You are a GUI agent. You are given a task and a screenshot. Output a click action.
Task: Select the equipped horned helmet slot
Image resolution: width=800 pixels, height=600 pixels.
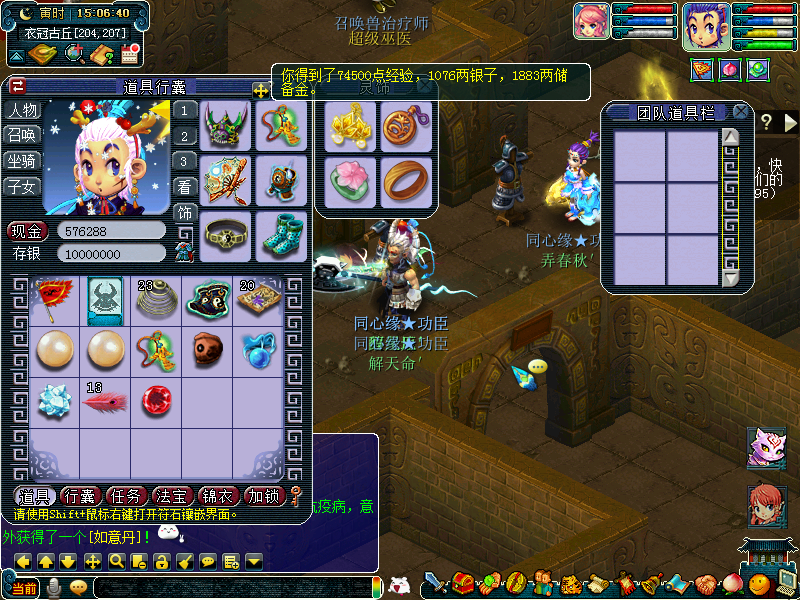(x=226, y=126)
